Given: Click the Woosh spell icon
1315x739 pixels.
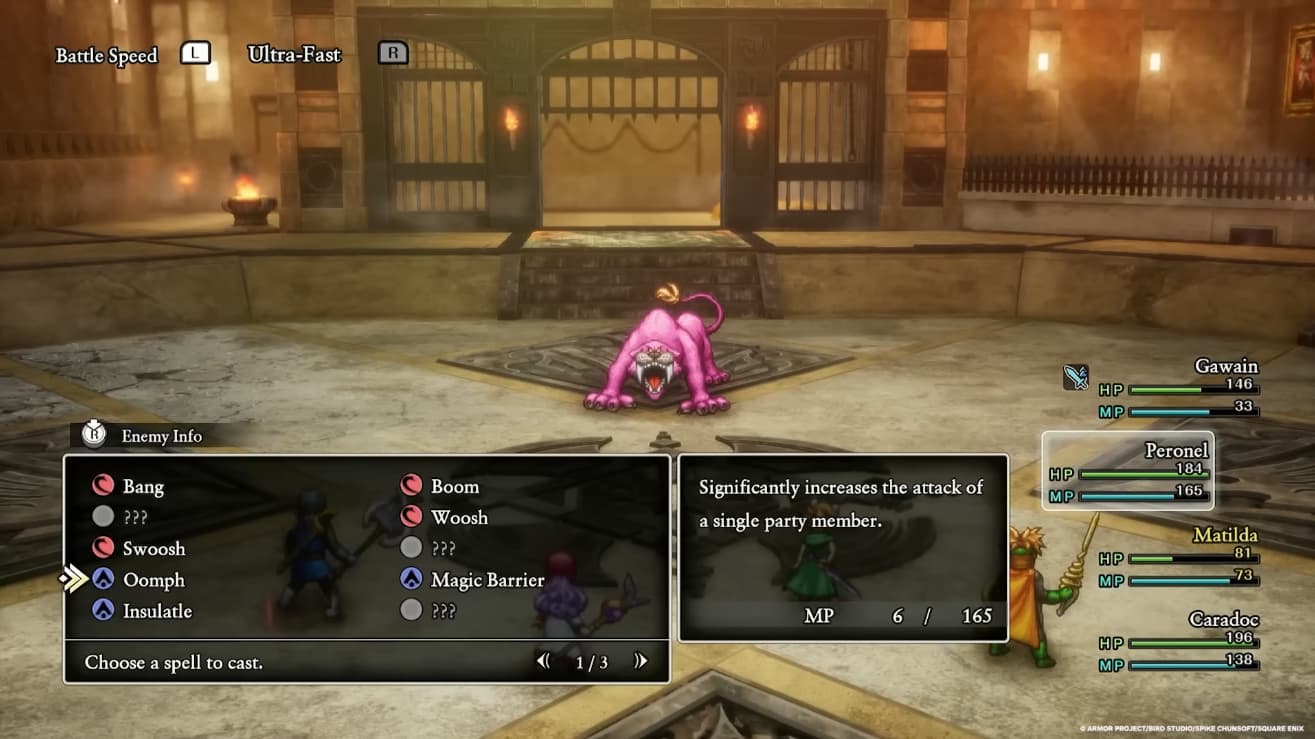Looking at the screenshot, I should (413, 517).
